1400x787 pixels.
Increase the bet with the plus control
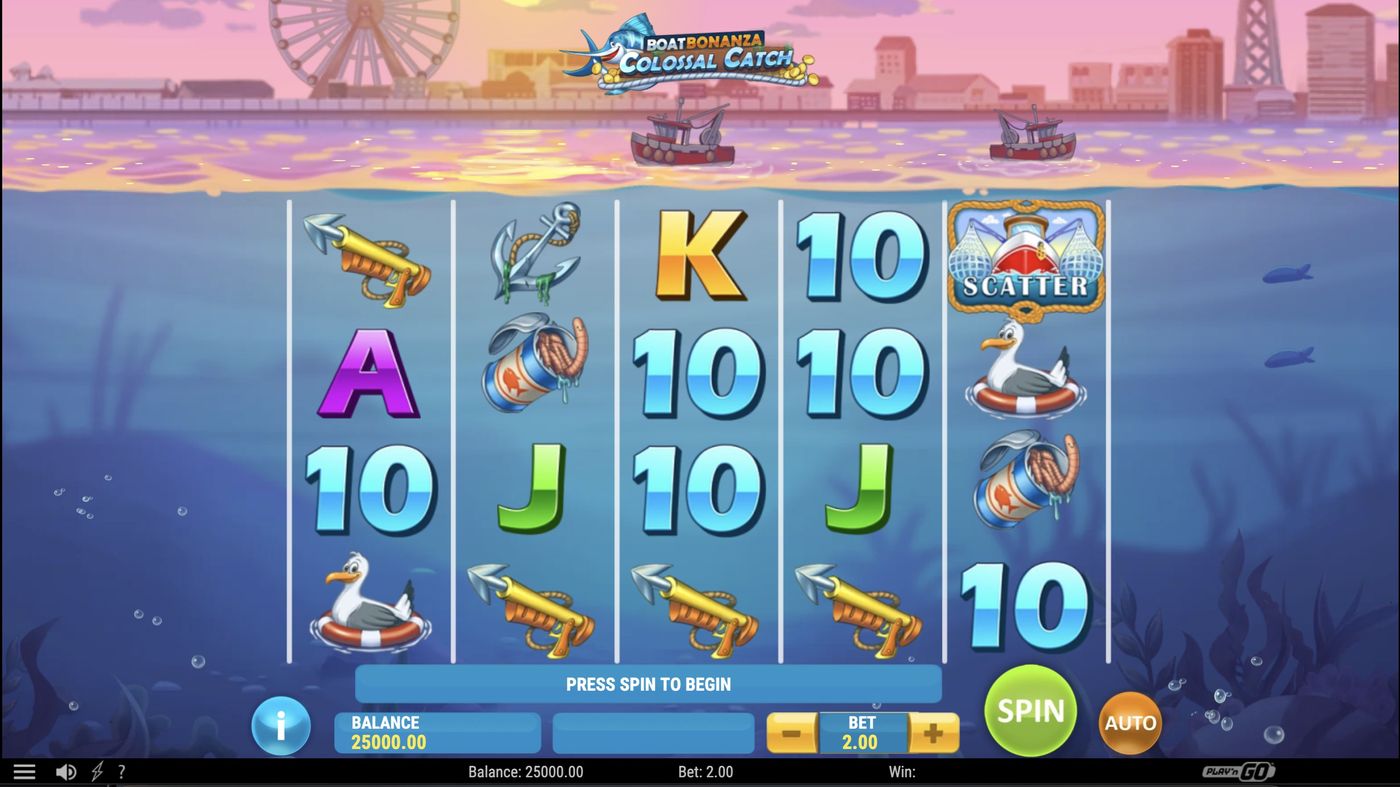pyautogui.click(x=932, y=732)
